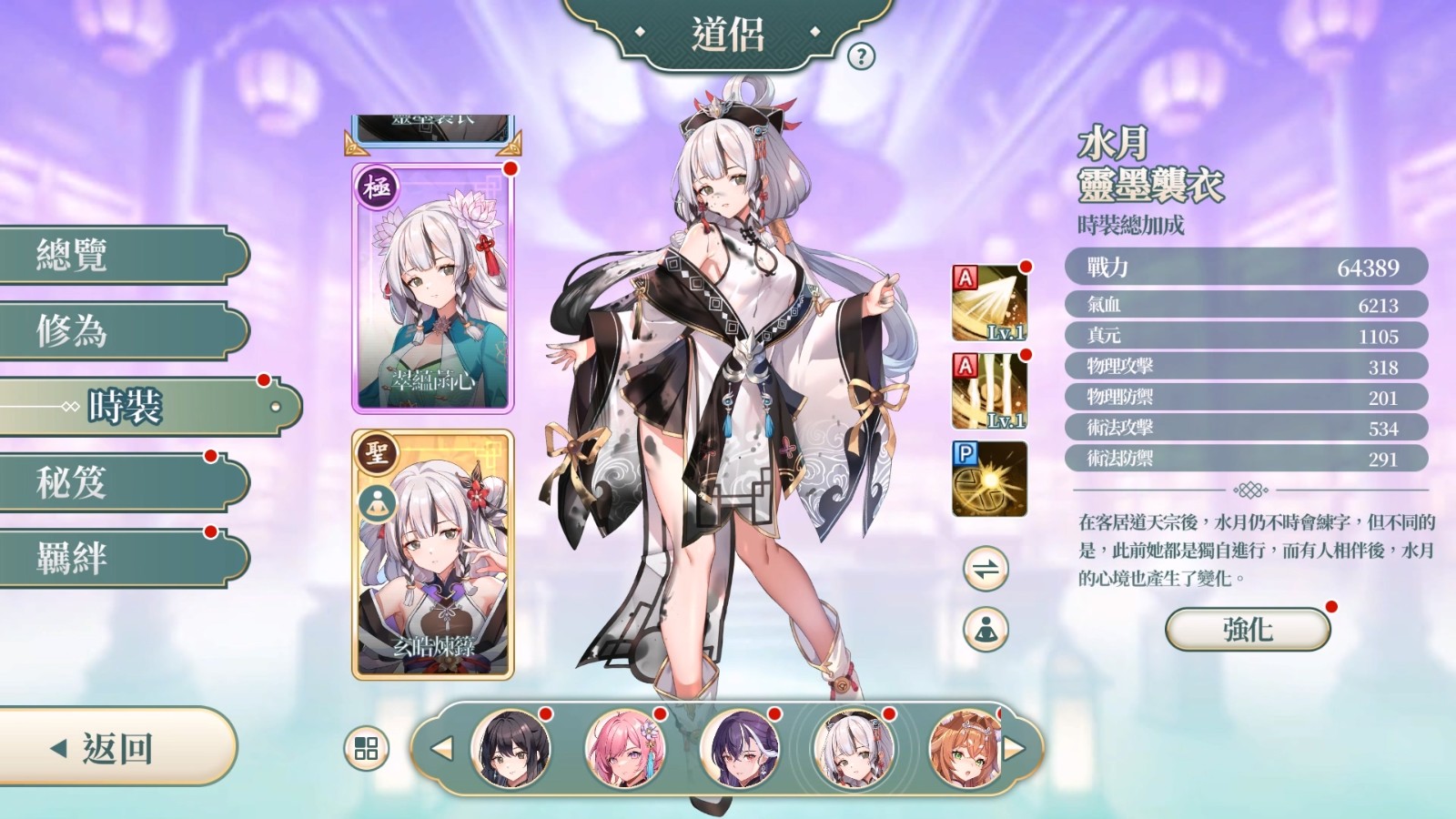Image resolution: width=1456 pixels, height=819 pixels.
Task: Show next companions with right arrow
Action: click(1014, 749)
